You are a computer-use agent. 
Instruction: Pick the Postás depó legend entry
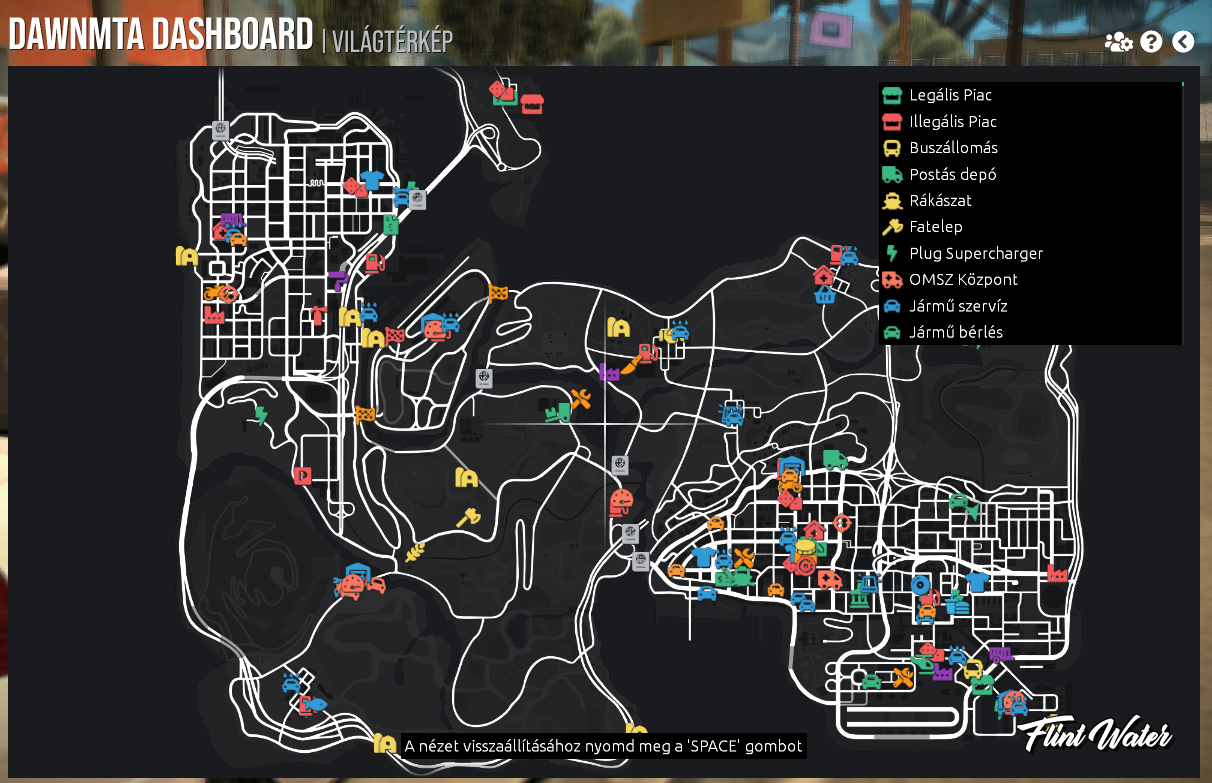[952, 174]
